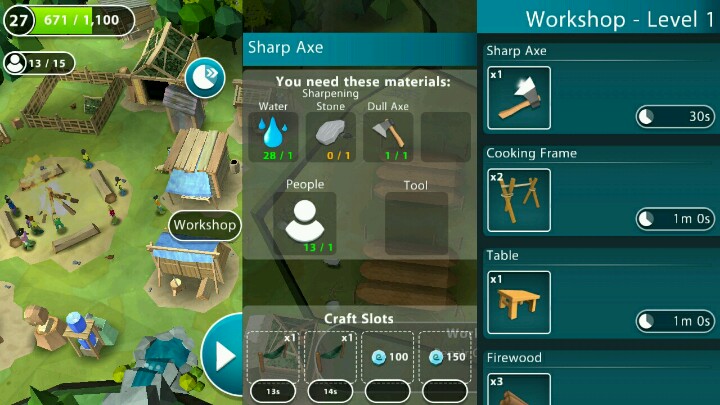Inspect the Sharpening Stone material slot
This screenshot has width=720, height=405.
[330, 136]
